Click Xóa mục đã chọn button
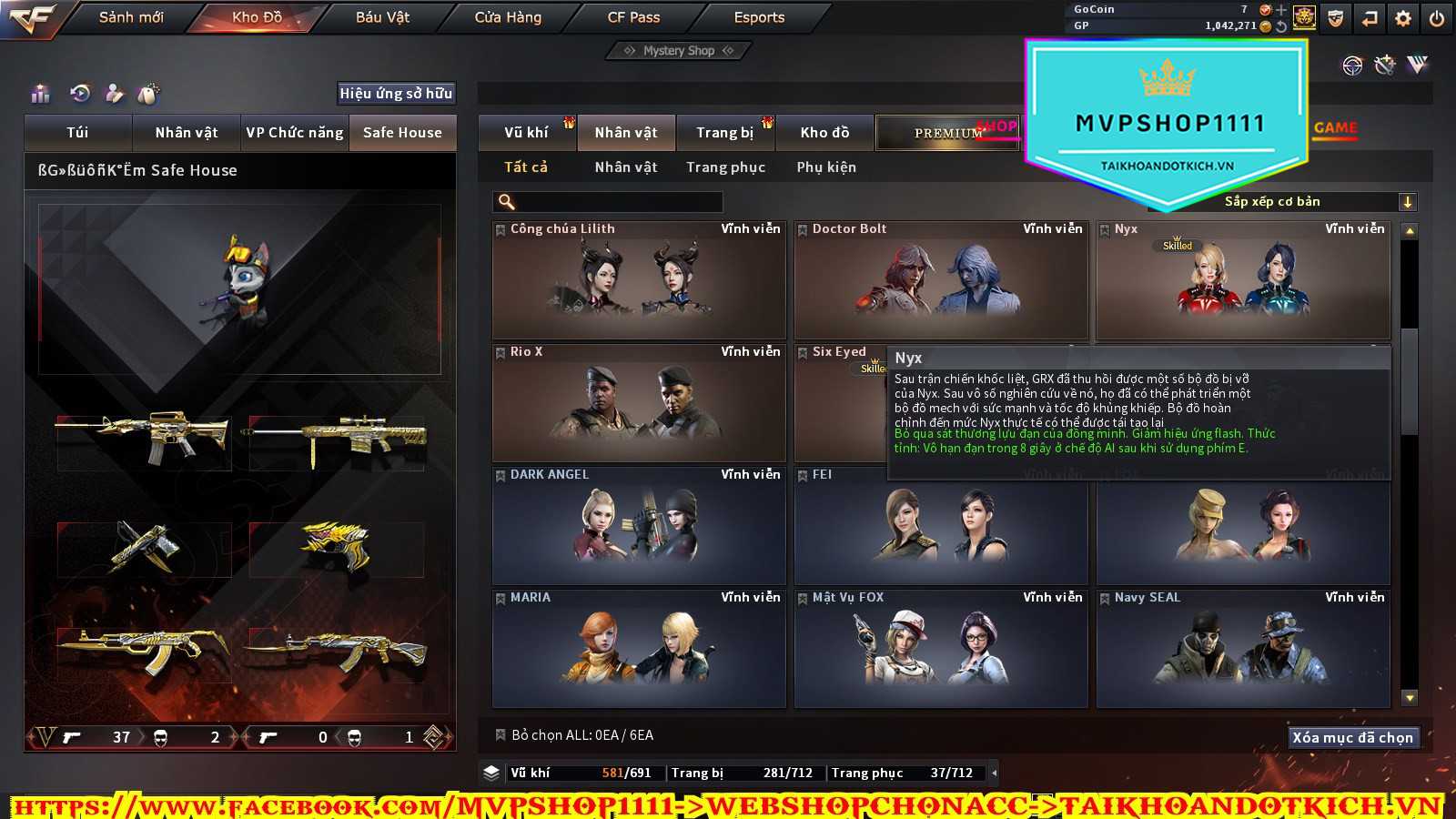1456x819 pixels. coord(1352,737)
